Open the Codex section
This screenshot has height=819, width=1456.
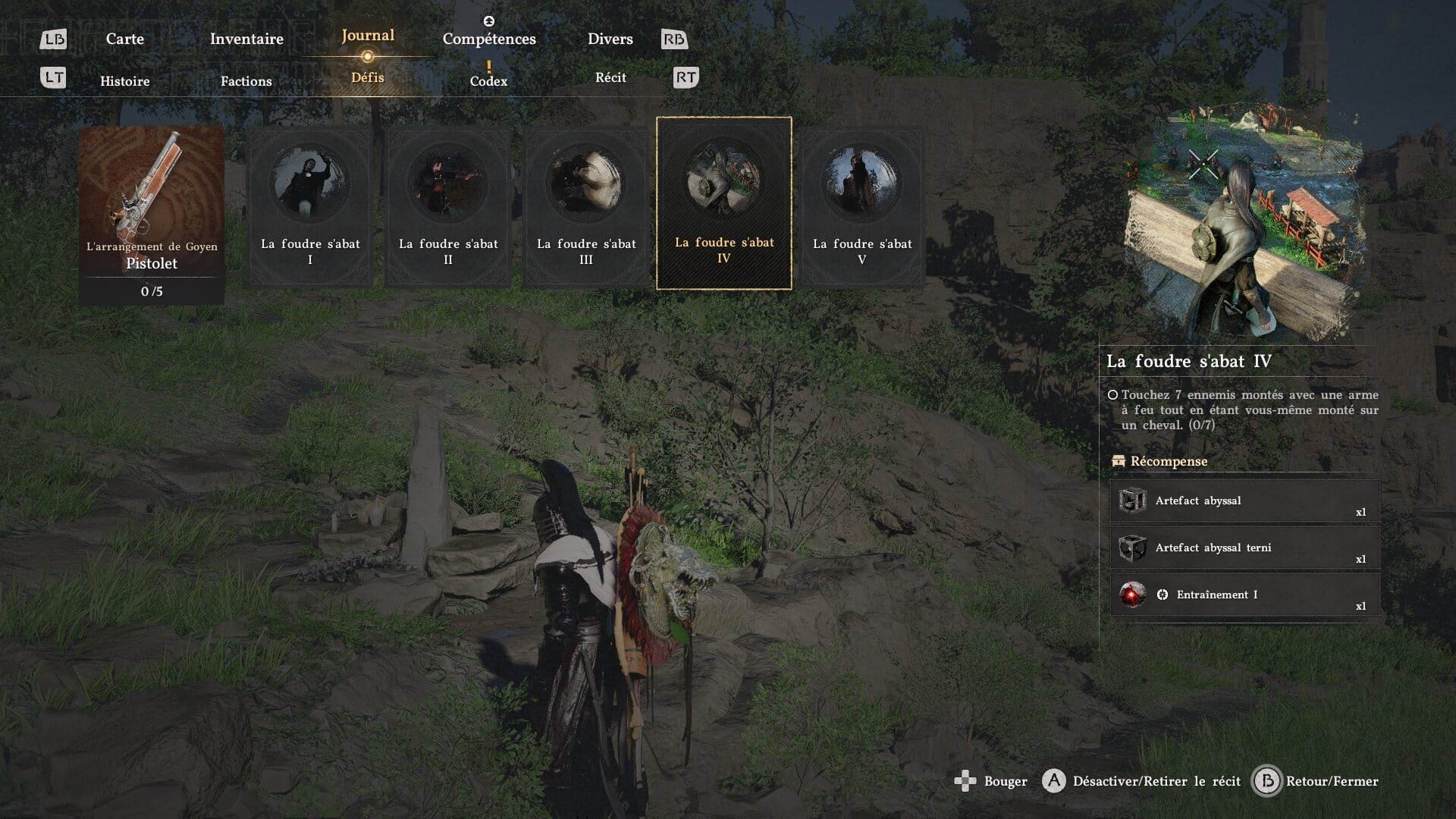click(488, 80)
